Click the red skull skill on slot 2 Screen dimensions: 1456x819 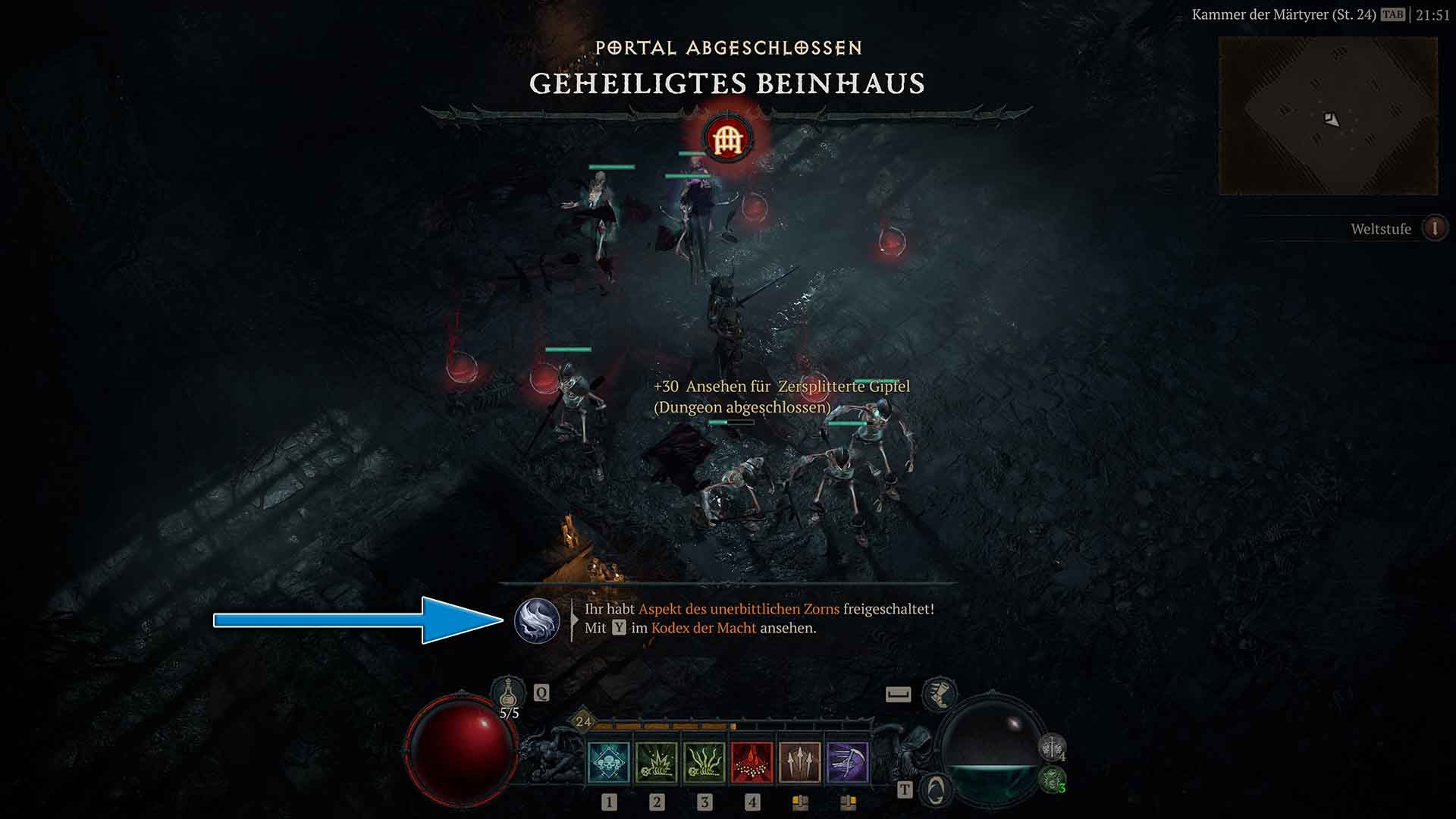pyautogui.click(x=752, y=761)
